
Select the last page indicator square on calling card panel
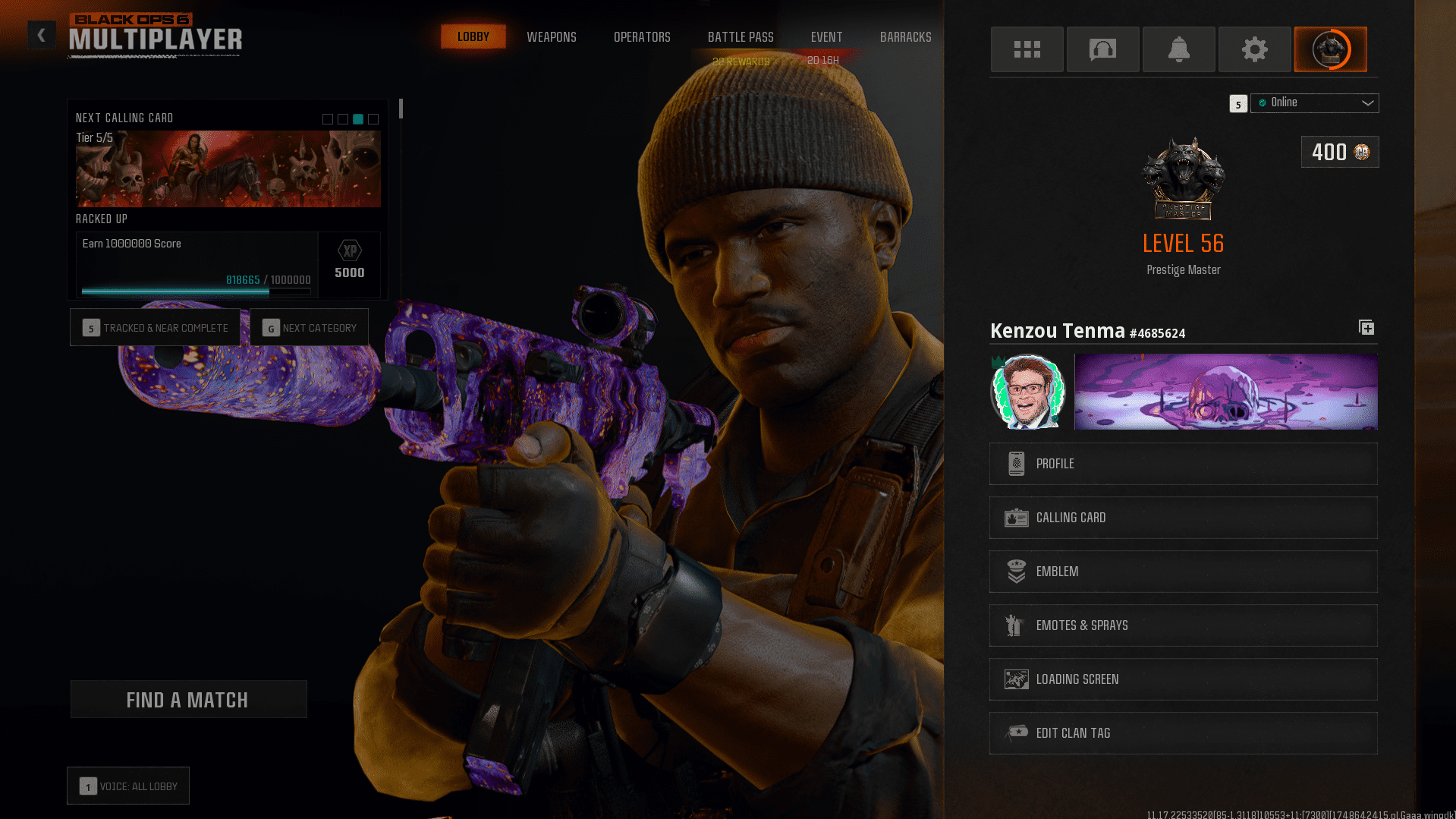pos(373,119)
